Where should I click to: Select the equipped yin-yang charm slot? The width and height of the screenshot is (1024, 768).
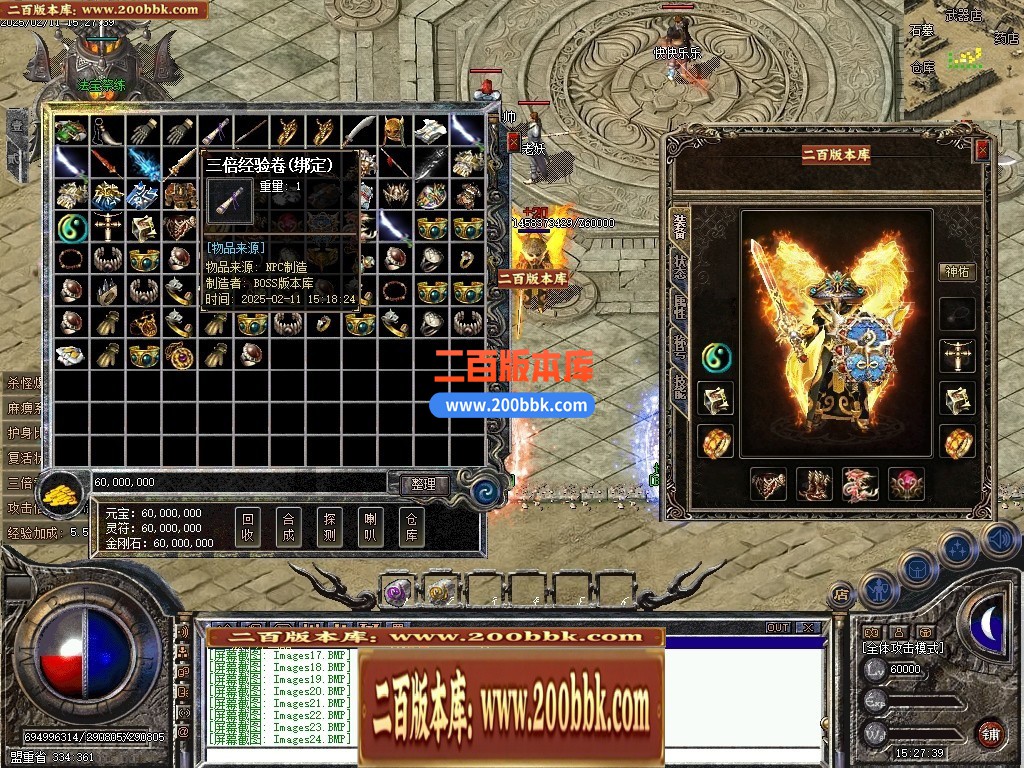(x=716, y=356)
